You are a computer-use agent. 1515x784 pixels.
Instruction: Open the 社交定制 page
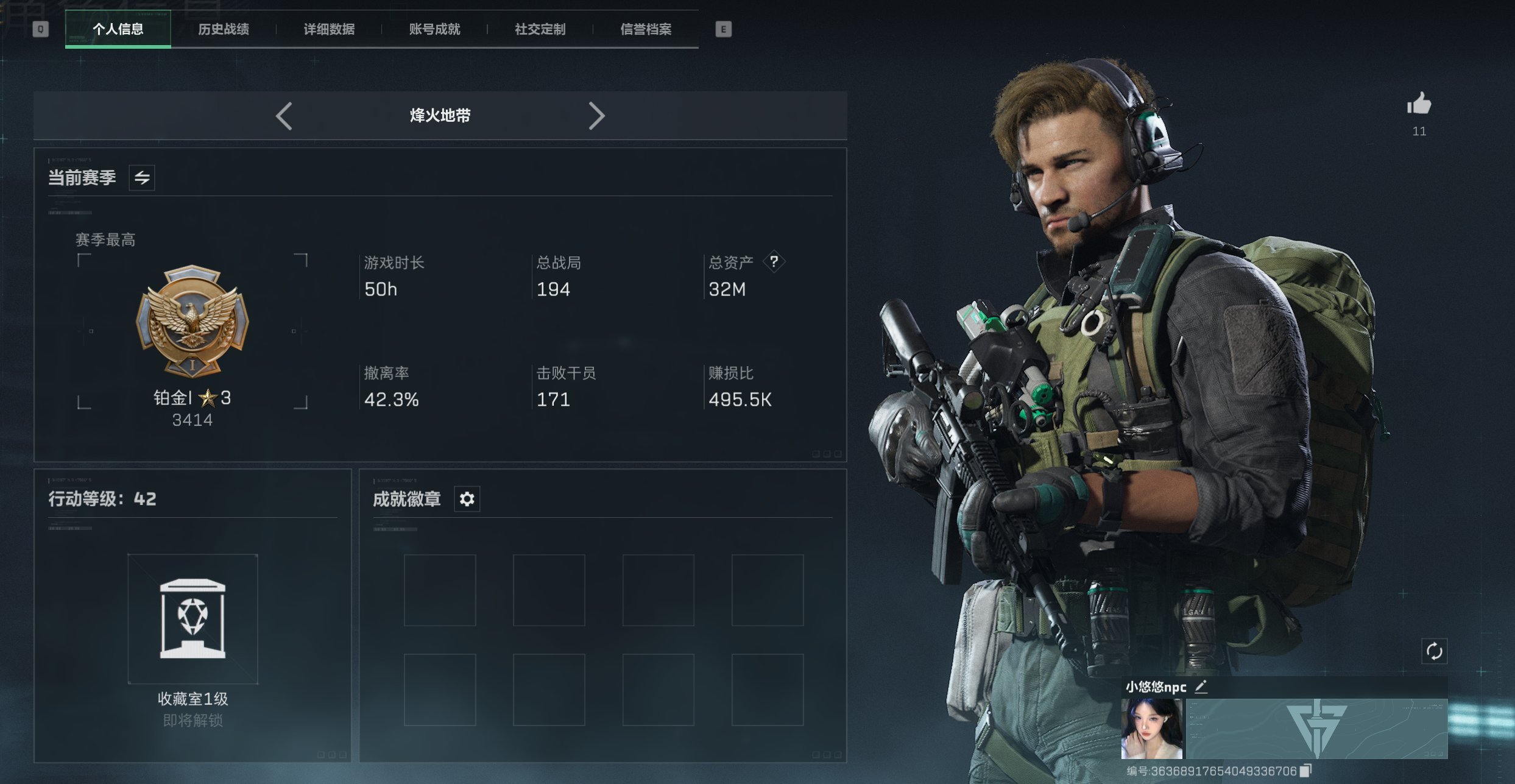click(x=540, y=29)
